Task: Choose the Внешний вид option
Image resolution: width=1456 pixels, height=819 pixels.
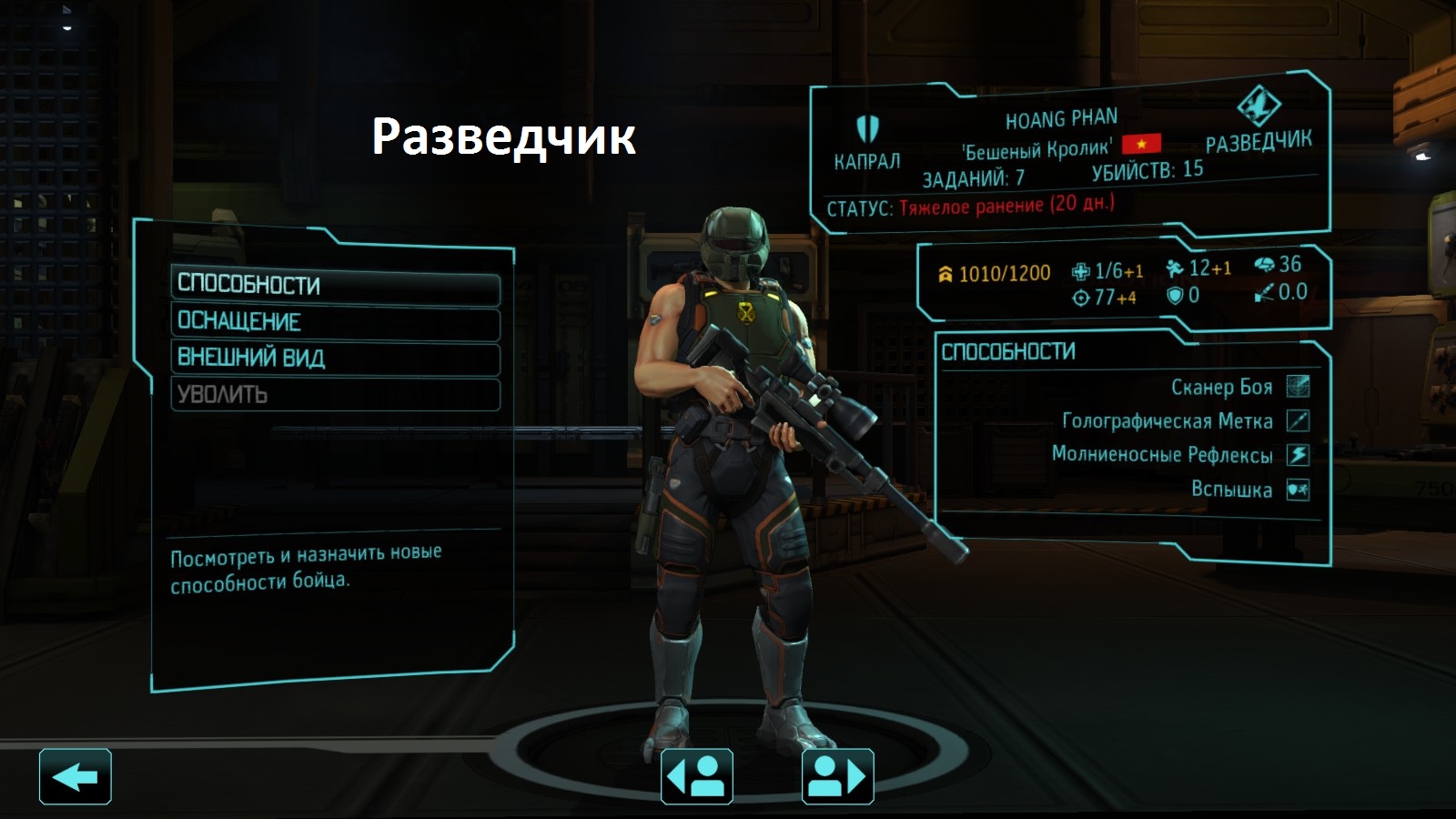Action: [335, 359]
